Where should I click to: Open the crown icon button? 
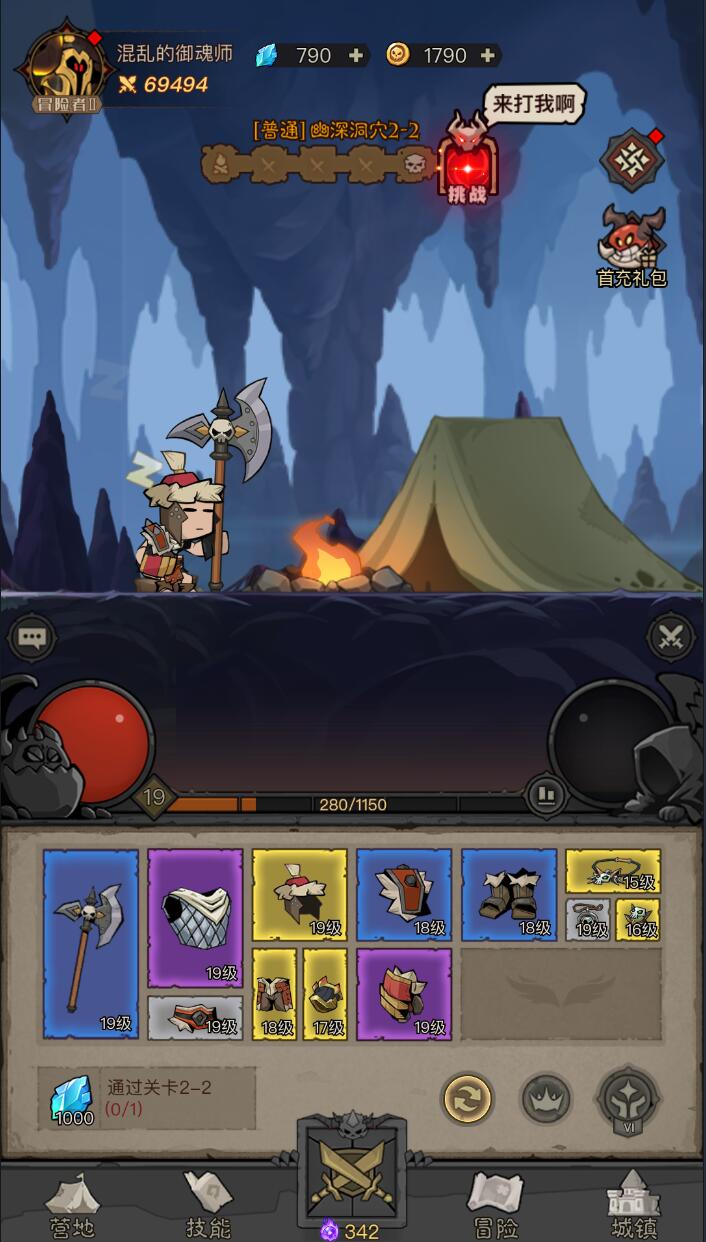coord(546,1099)
